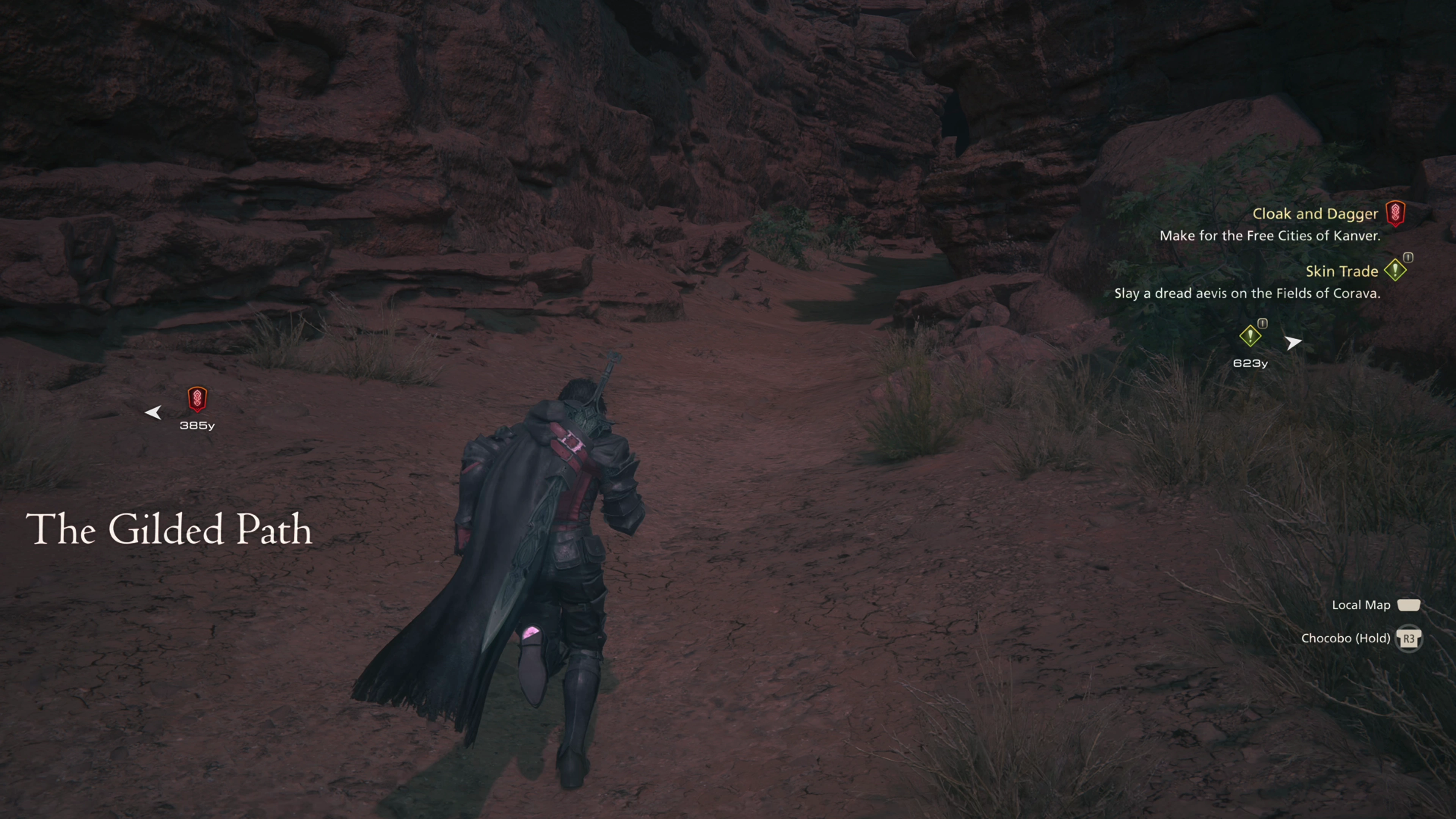Click the Cloak and Dagger red quest icon
The image size is (1456, 819).
pyautogui.click(x=1395, y=213)
